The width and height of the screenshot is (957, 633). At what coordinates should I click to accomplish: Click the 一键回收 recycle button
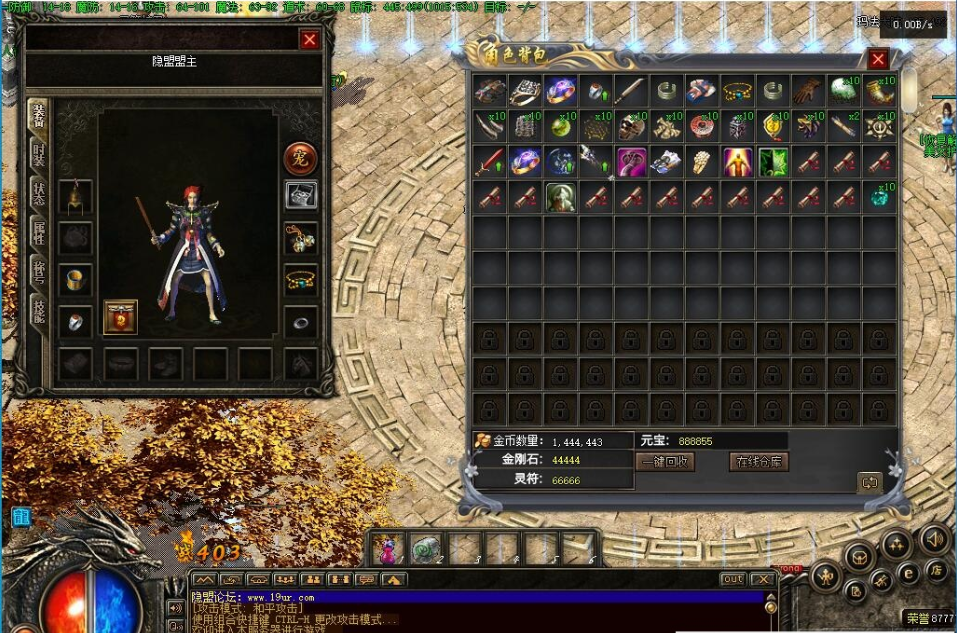pyautogui.click(x=665, y=461)
